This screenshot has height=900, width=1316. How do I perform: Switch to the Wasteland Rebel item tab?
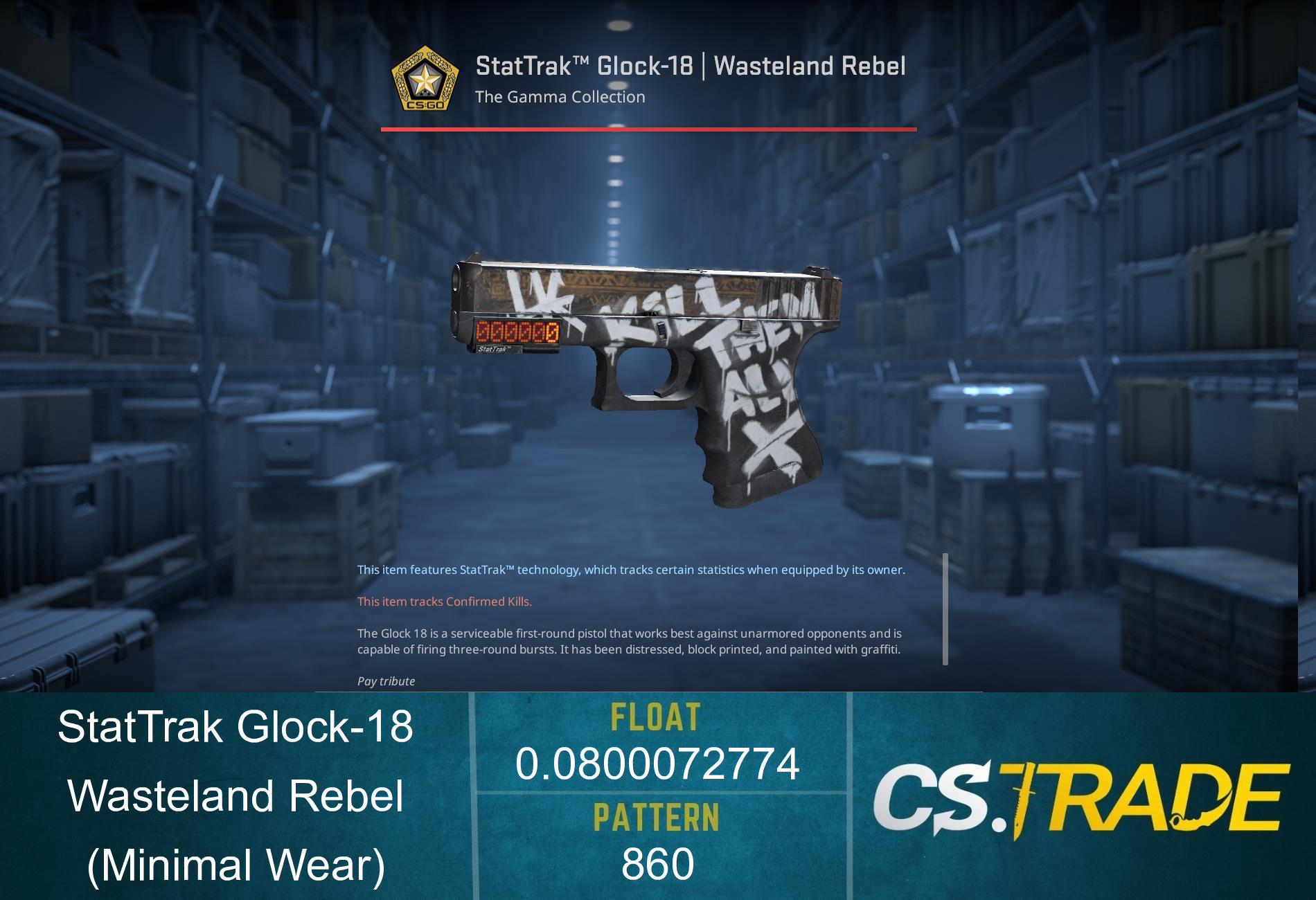[810, 65]
